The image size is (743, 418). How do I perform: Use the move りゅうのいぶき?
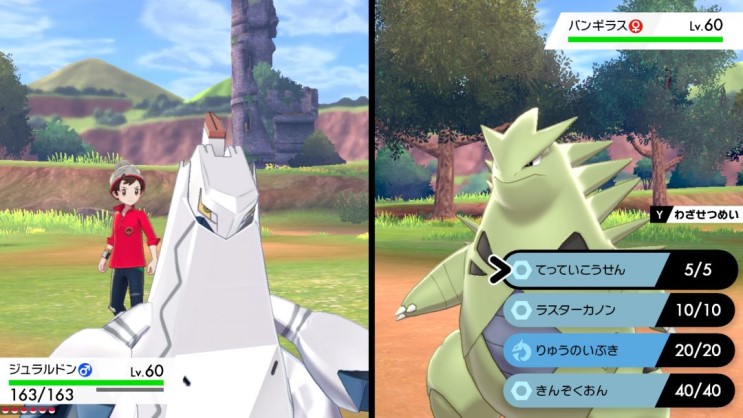(x=590, y=350)
